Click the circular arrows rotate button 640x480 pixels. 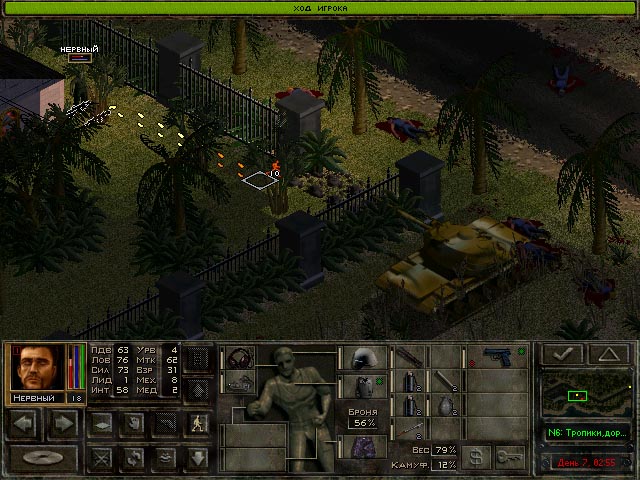coord(132,459)
